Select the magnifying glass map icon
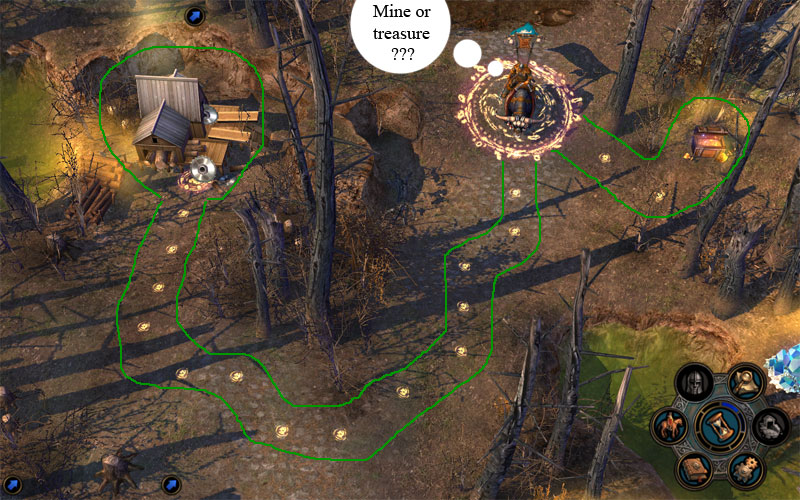 tap(744, 381)
